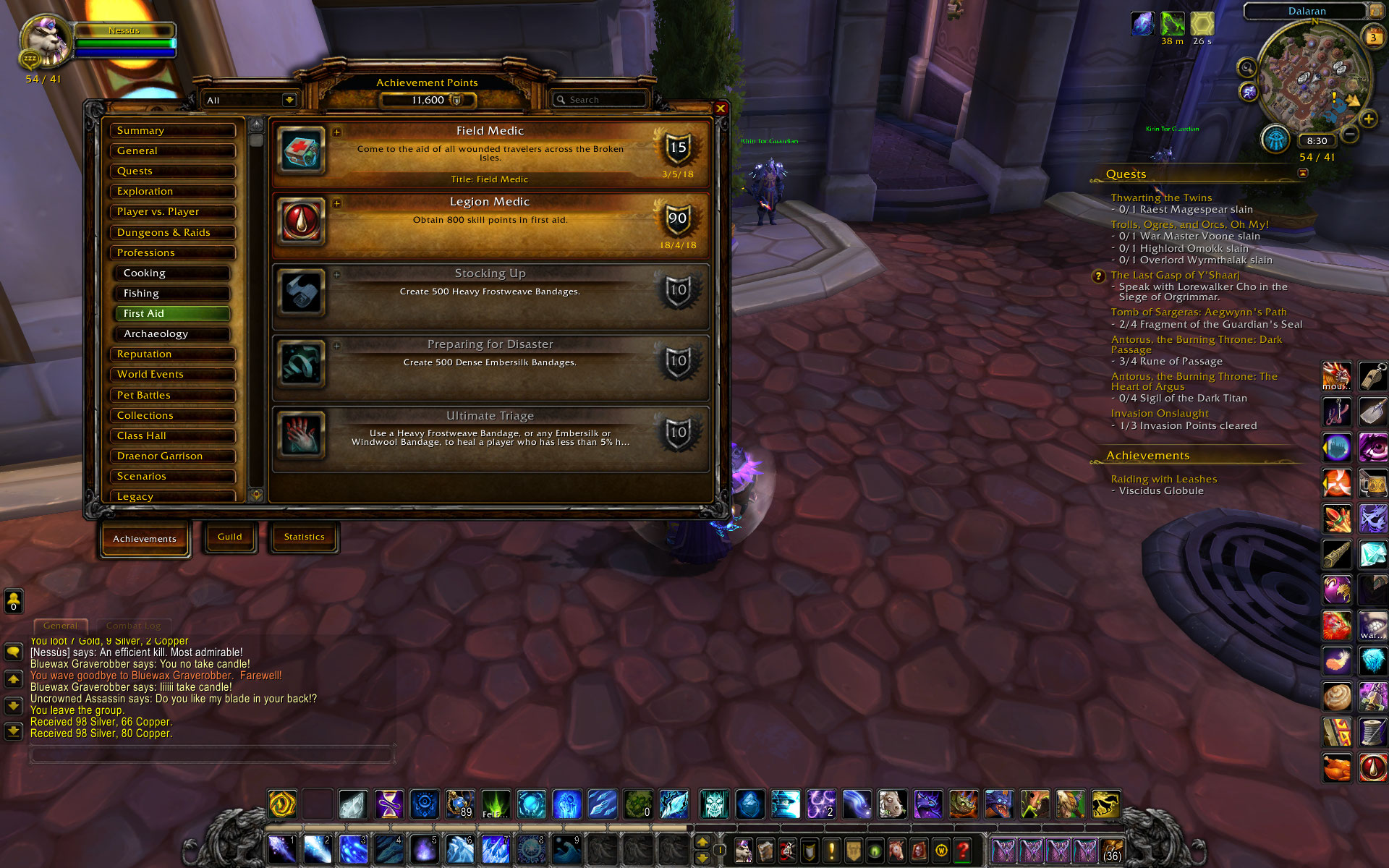Viewport: 1389px width, 868px height.
Task: Open the Pet Battles category
Action: (x=172, y=396)
